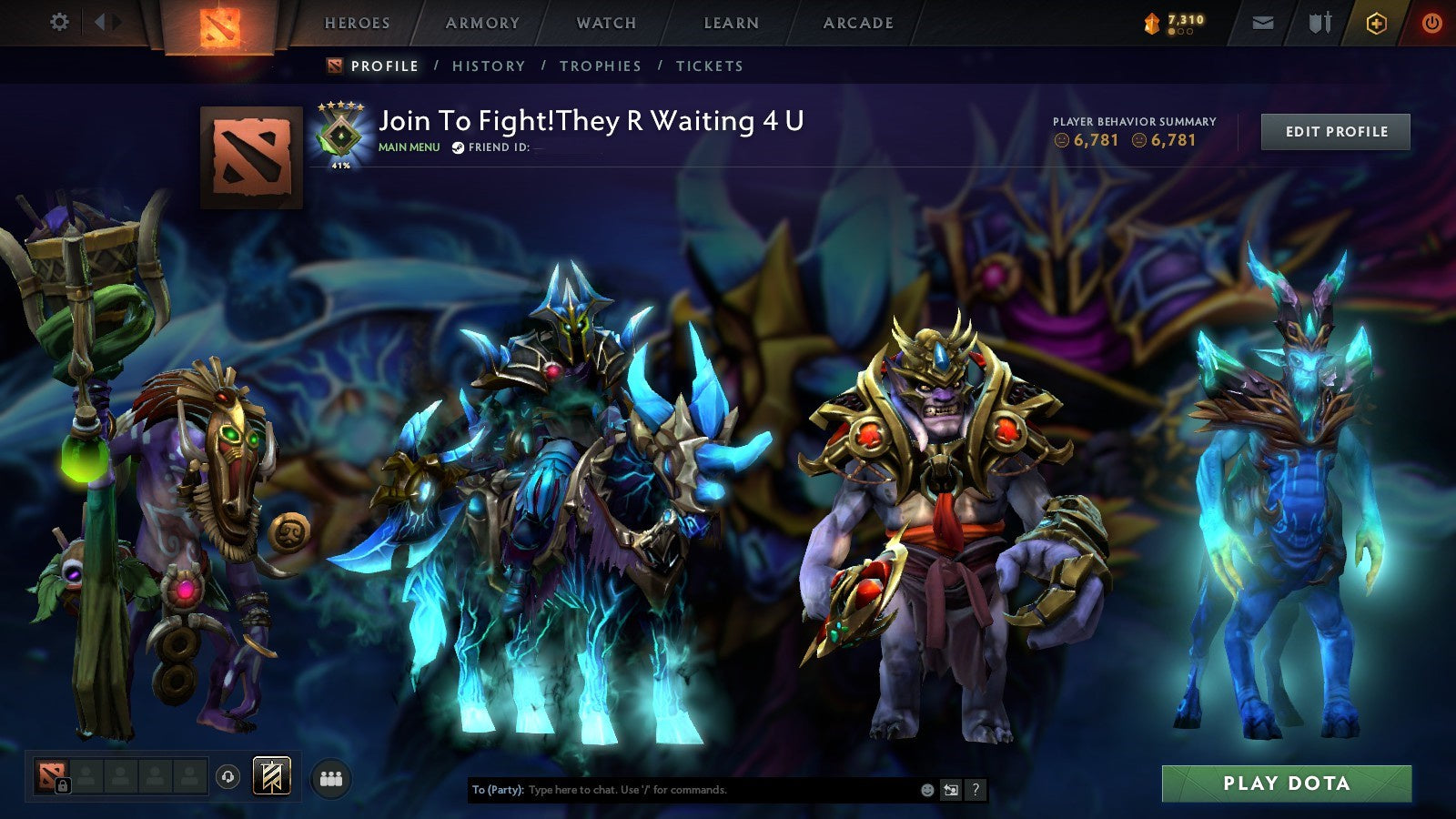This screenshot has height=819, width=1456.
Task: Open the notifications envelope inbox
Action: pyautogui.click(x=1262, y=20)
